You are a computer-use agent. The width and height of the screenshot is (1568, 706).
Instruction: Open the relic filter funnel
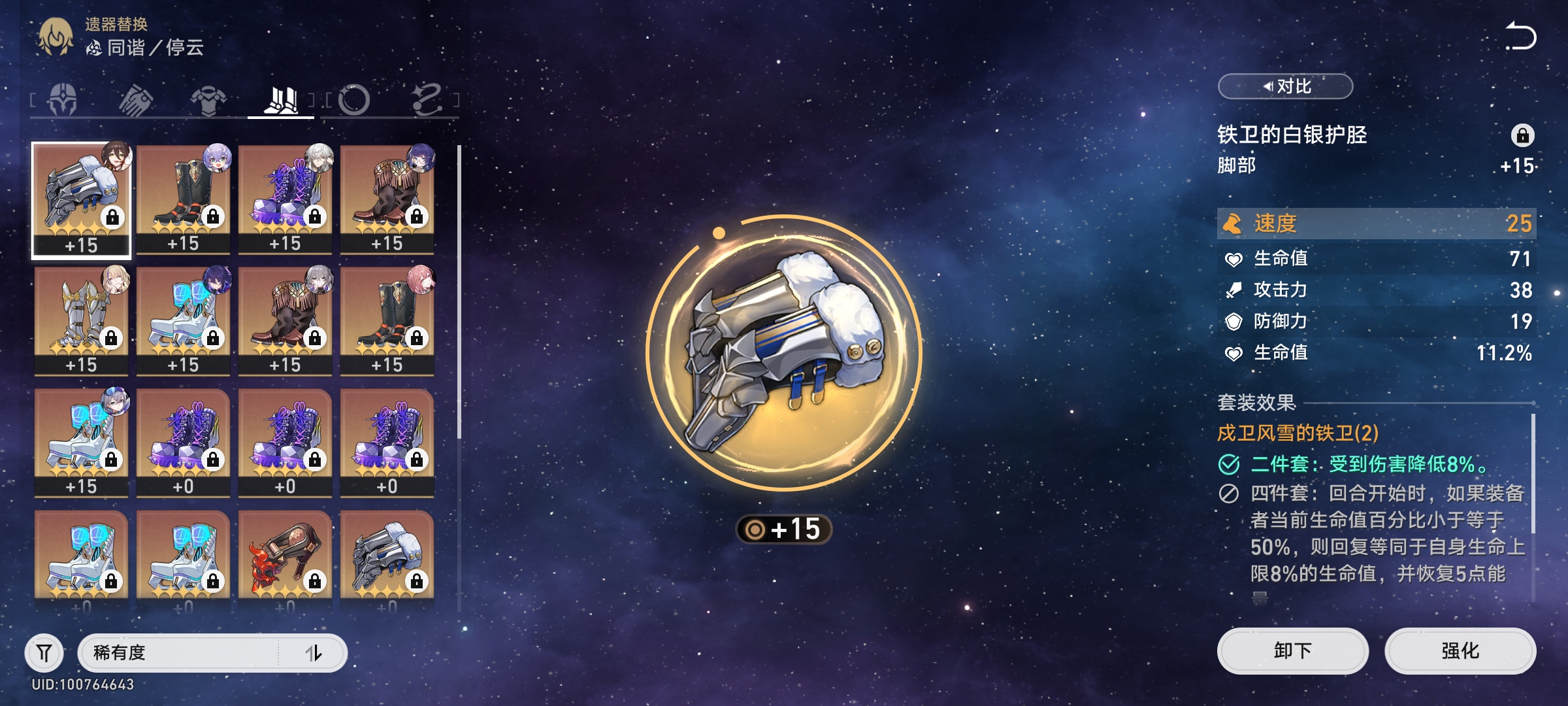tap(44, 652)
